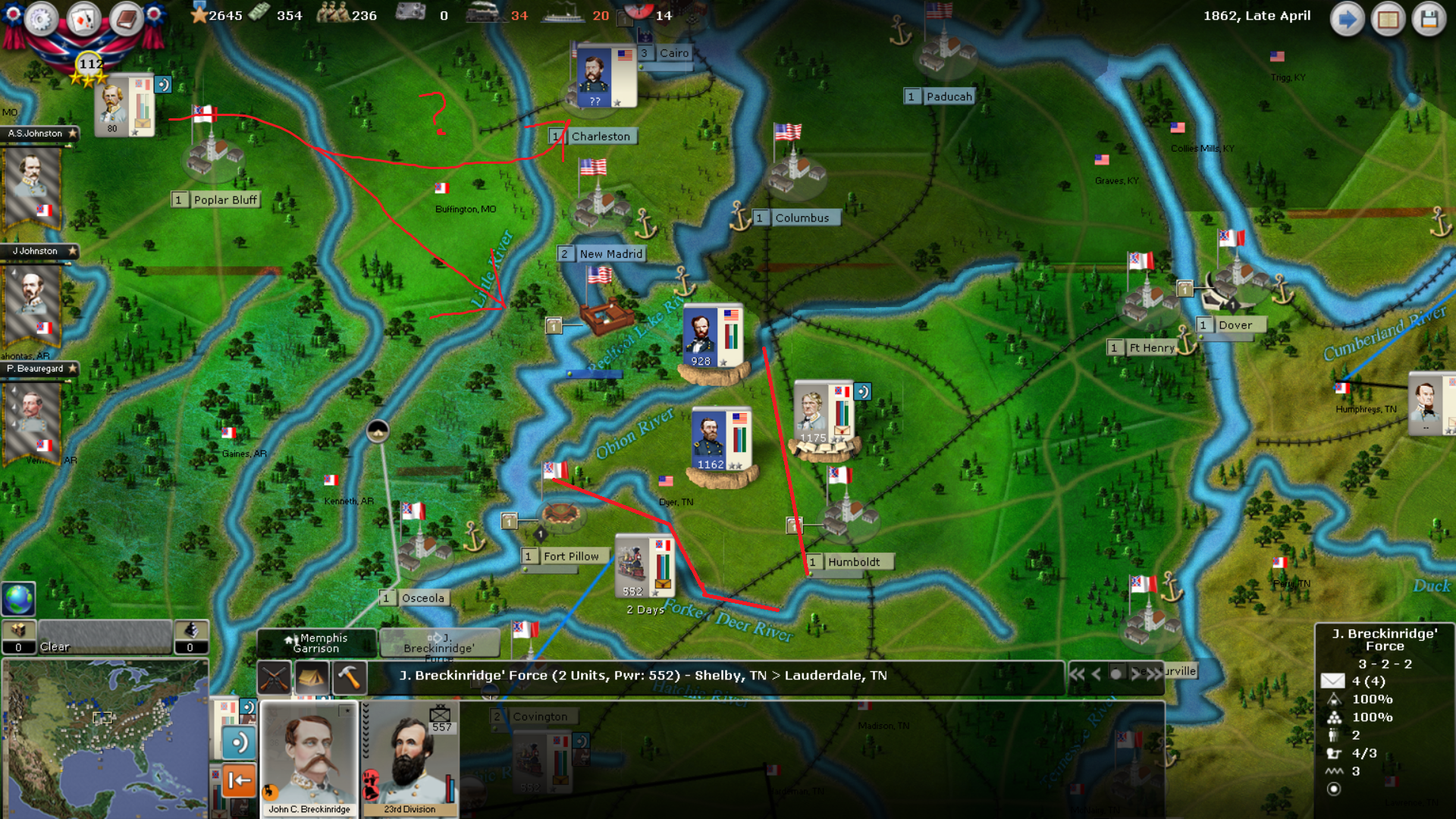This screenshot has width=1456, height=819.
Task: Select the tent encampment icon
Action: [312, 676]
